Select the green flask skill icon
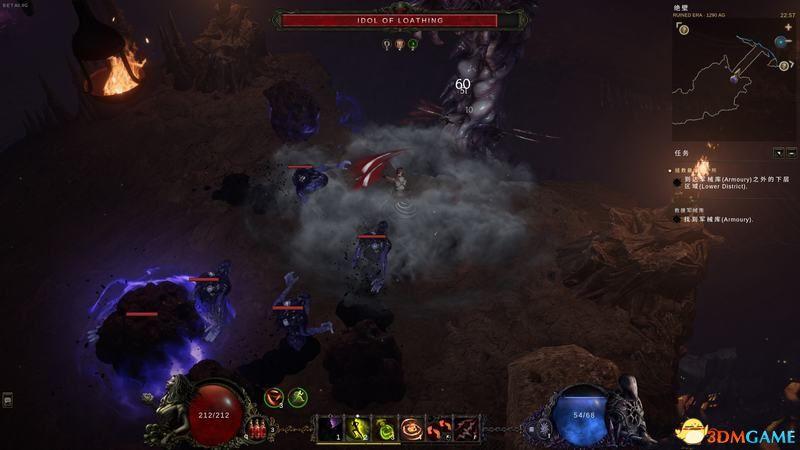This screenshot has width=800, height=450. 386,428
